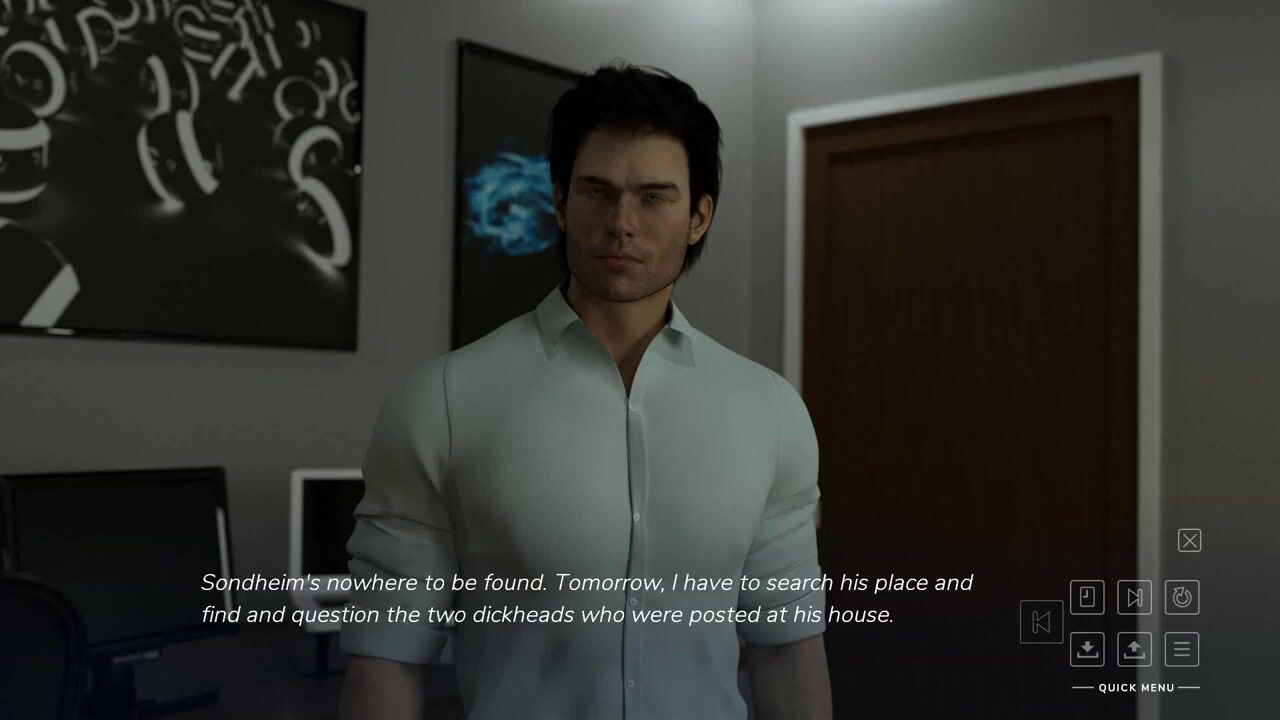
Task: Open the dialogue history clock icon
Action: point(1087,597)
